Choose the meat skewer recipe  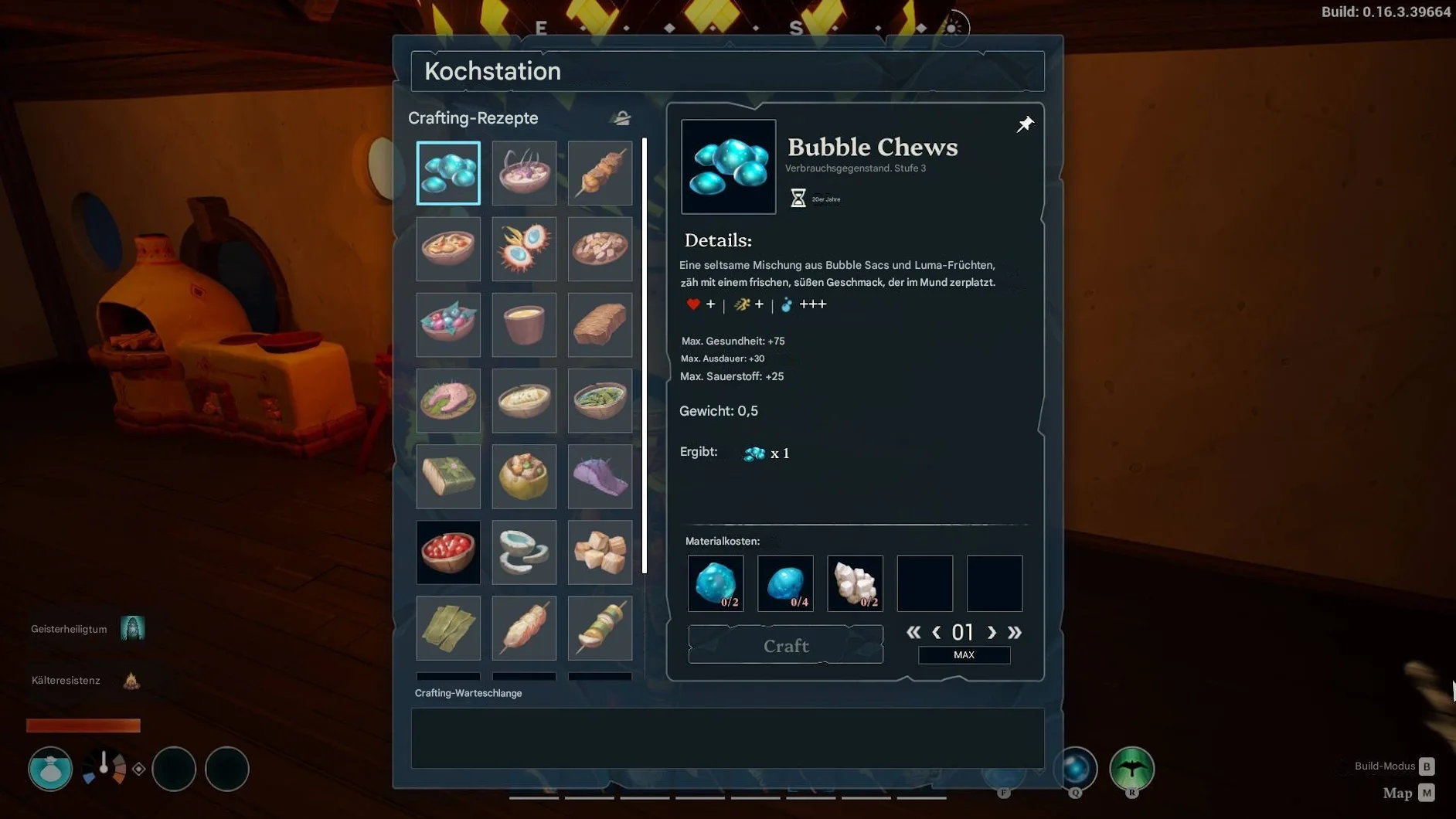(x=600, y=173)
